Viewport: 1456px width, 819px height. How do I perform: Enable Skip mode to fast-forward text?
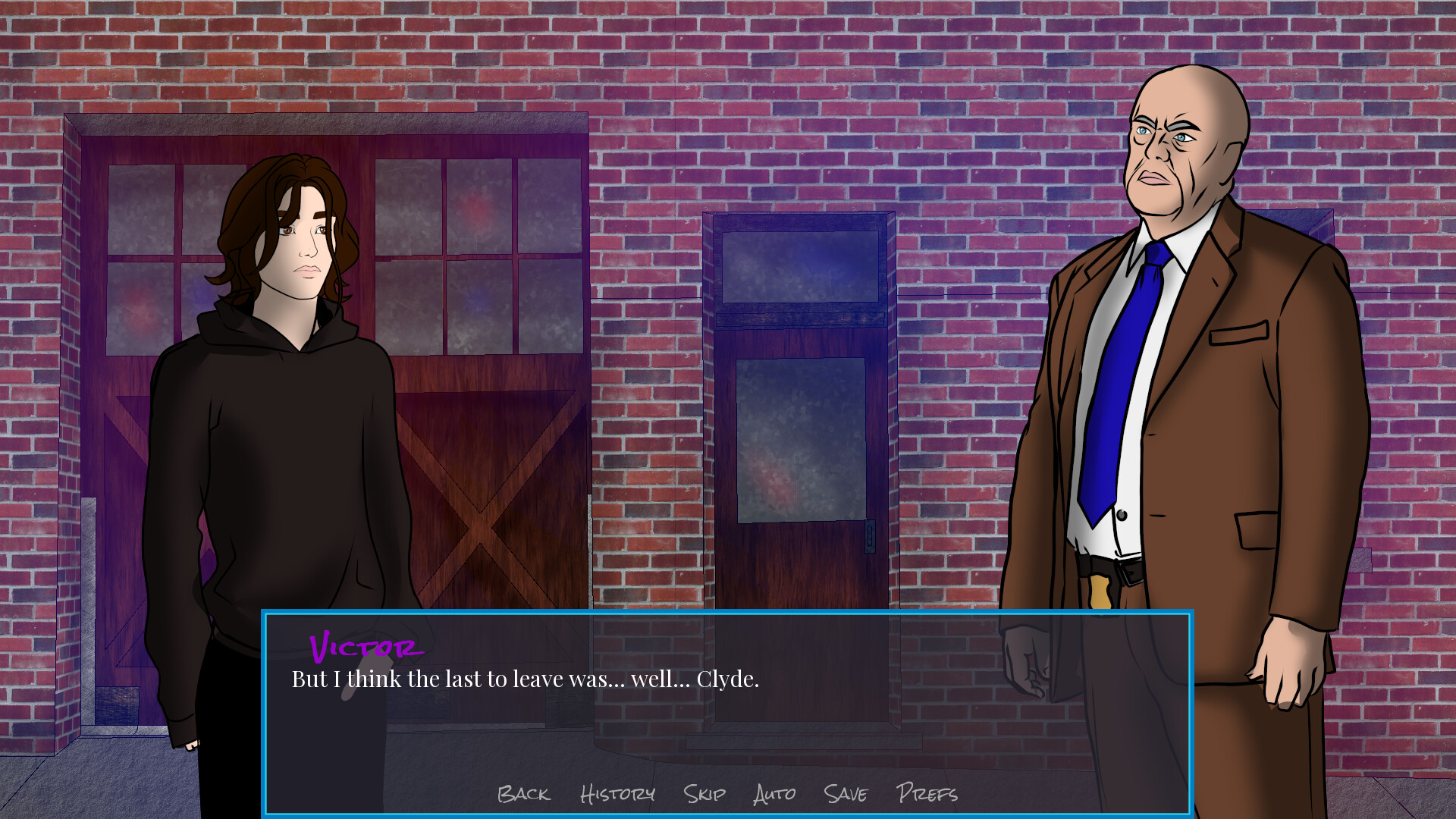click(704, 795)
